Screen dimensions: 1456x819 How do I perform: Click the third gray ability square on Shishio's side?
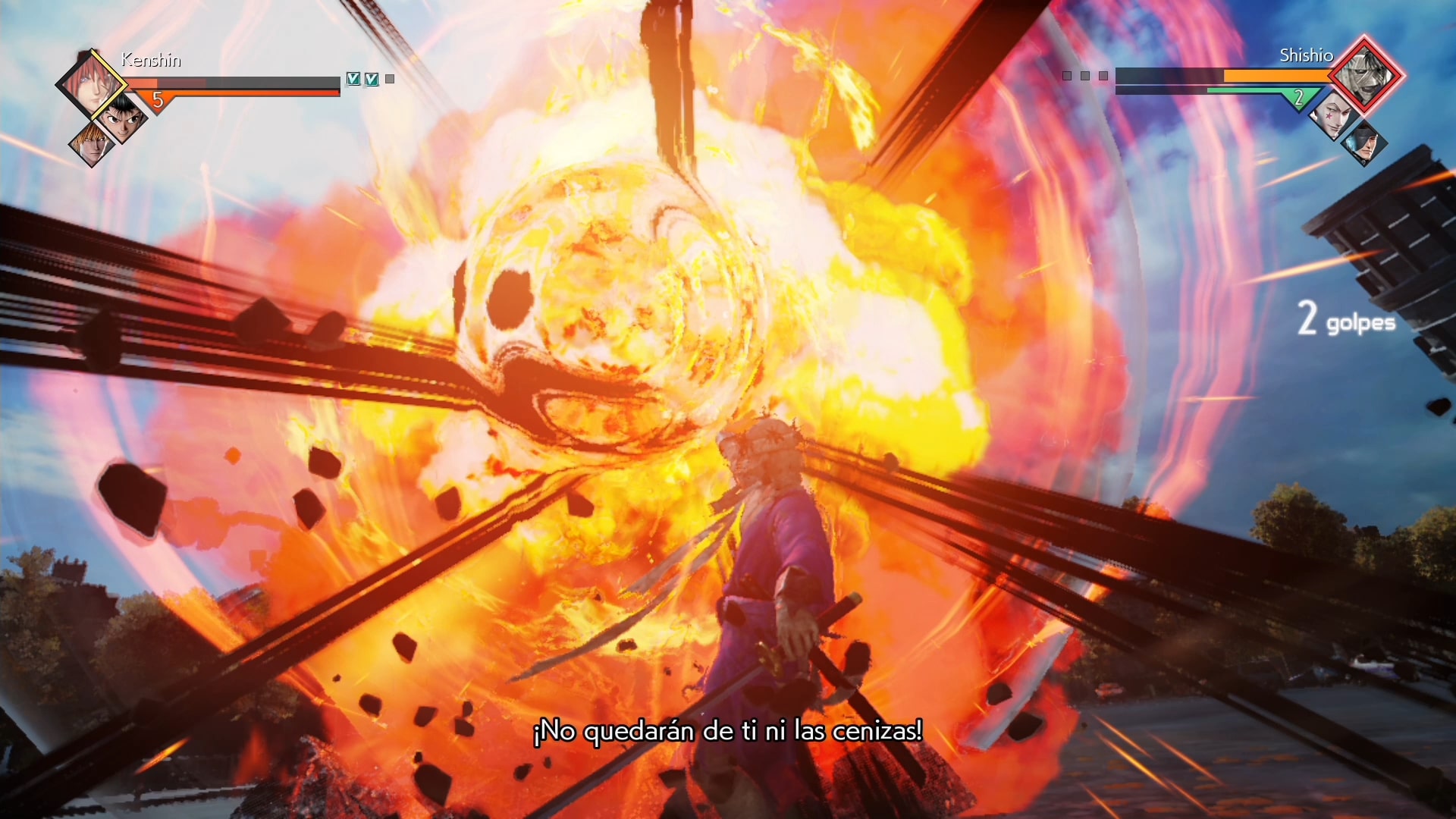[1102, 76]
